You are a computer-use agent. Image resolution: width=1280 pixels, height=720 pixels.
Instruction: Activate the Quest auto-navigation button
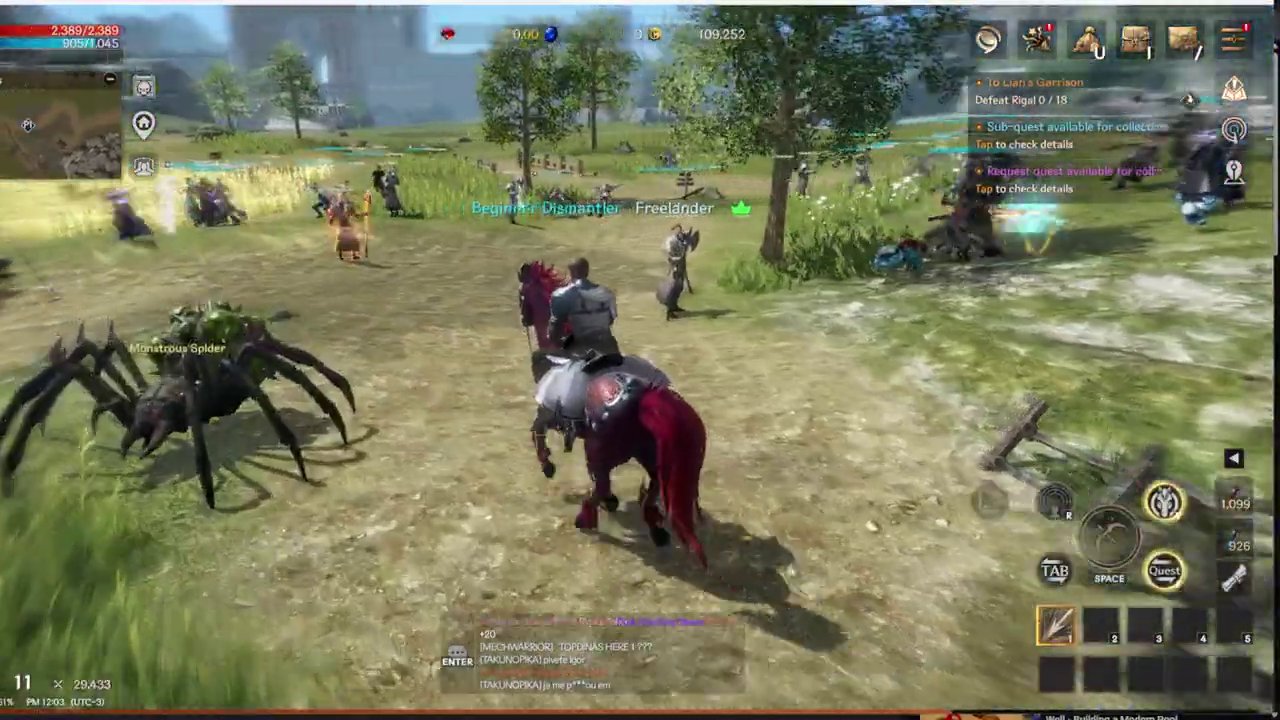pyautogui.click(x=1165, y=570)
